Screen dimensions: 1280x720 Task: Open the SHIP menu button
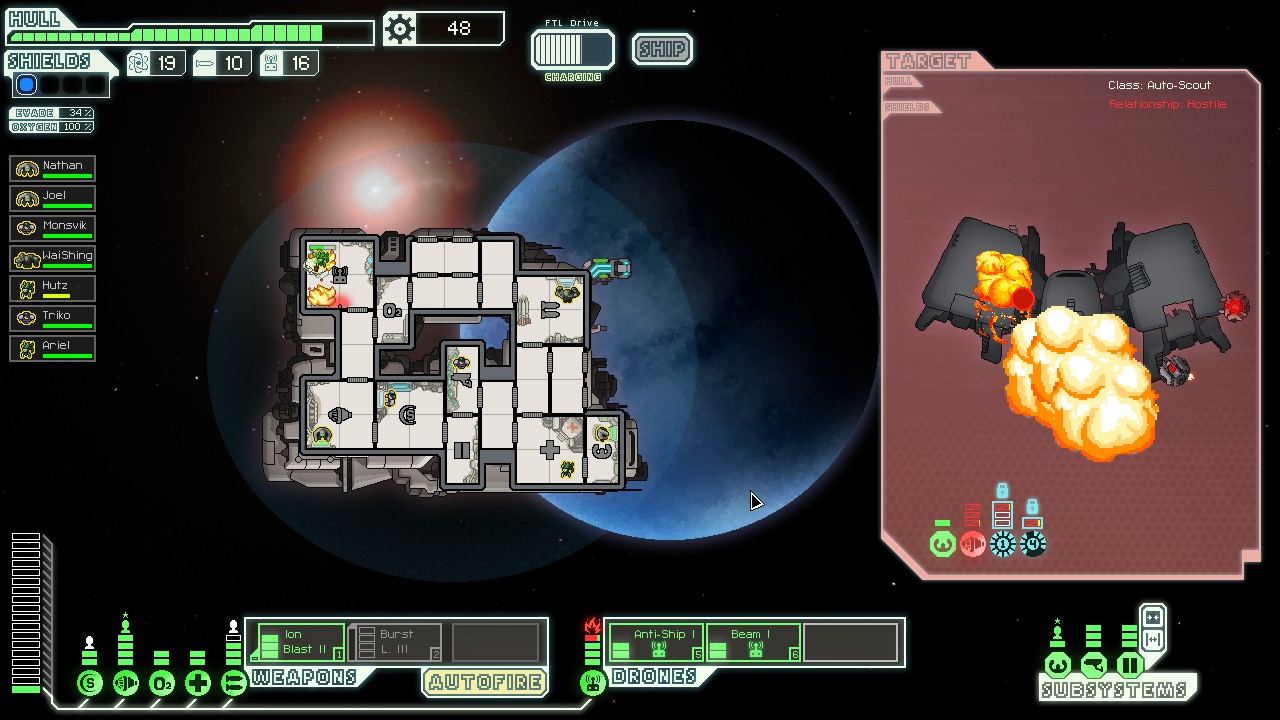[x=662, y=49]
